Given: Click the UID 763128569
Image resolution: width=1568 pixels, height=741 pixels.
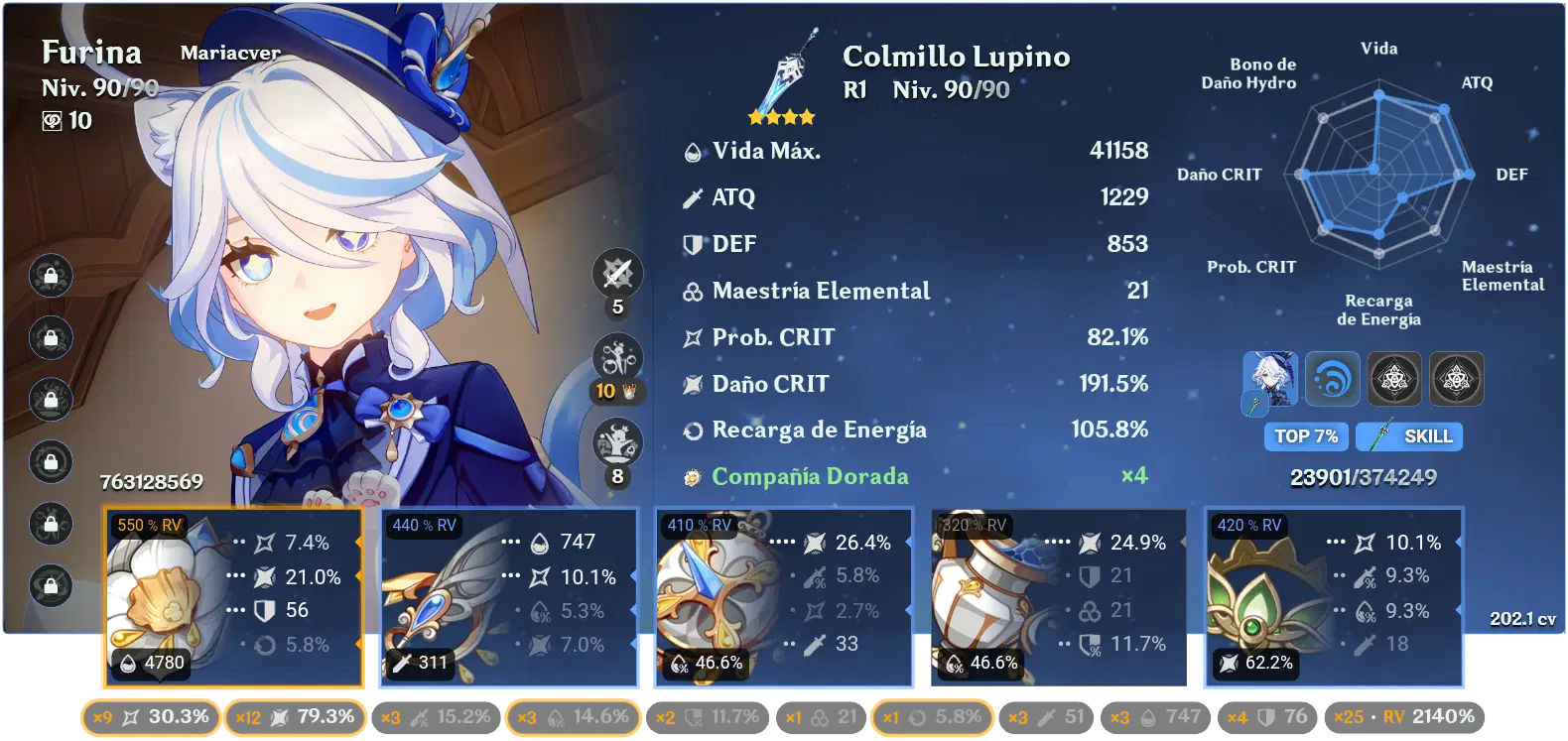Looking at the screenshot, I should click(150, 483).
